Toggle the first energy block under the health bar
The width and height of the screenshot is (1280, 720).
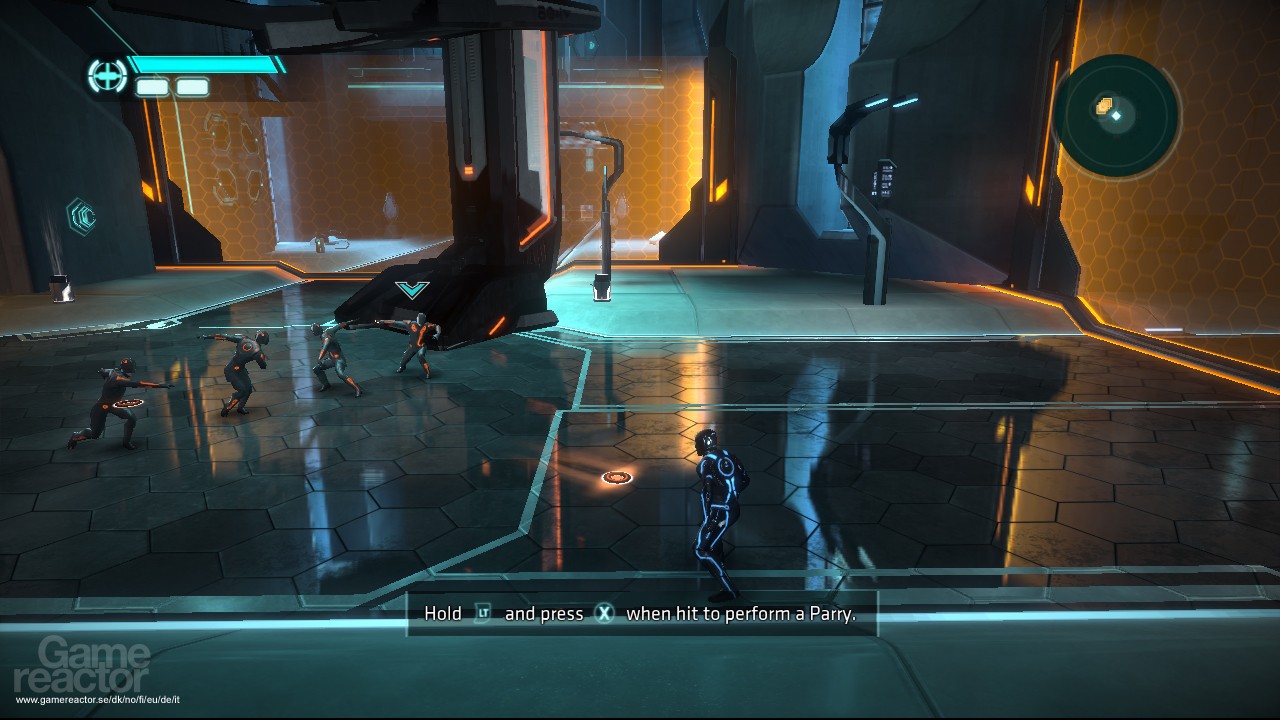[x=152, y=86]
